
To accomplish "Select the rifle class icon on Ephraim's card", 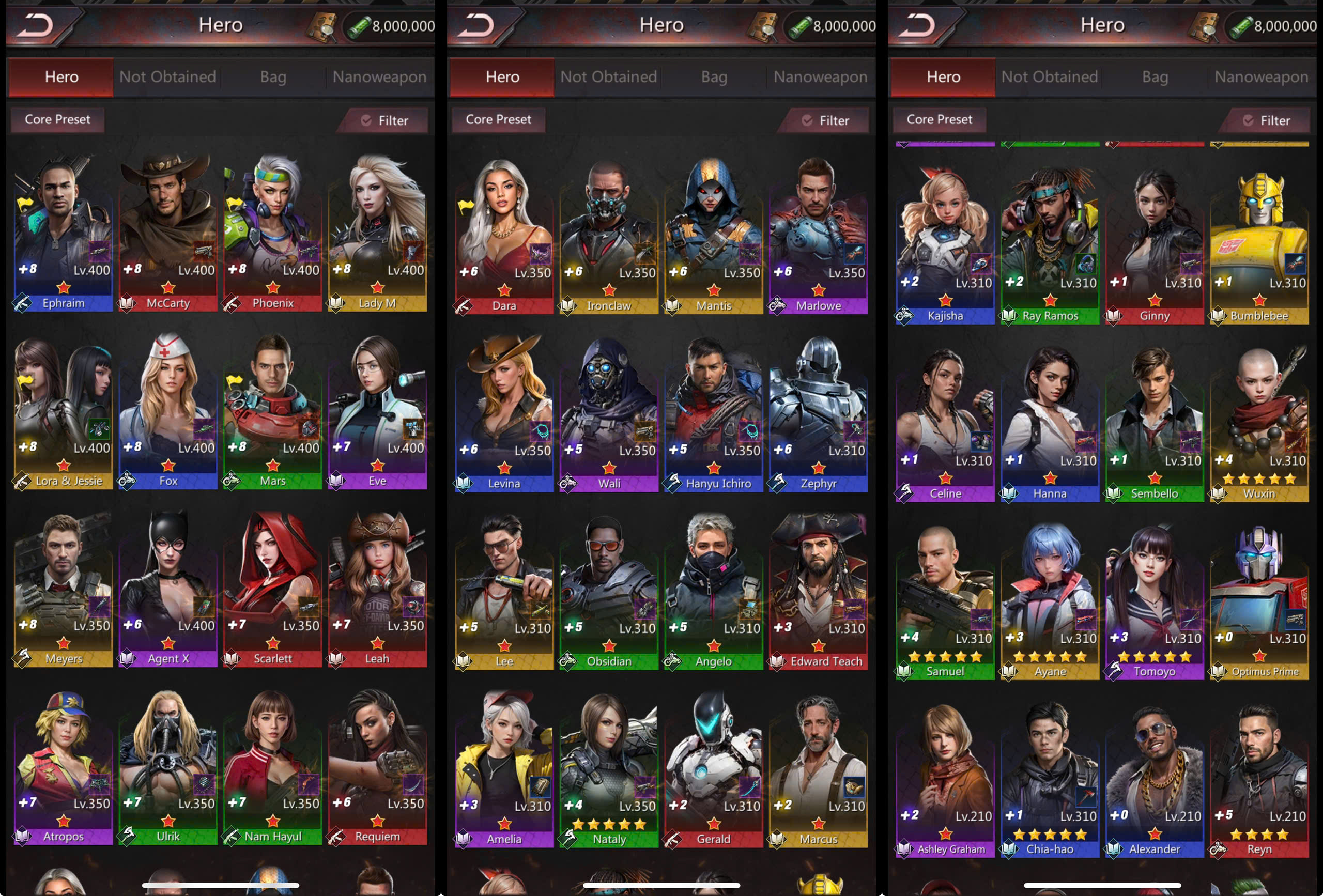I will (x=23, y=303).
